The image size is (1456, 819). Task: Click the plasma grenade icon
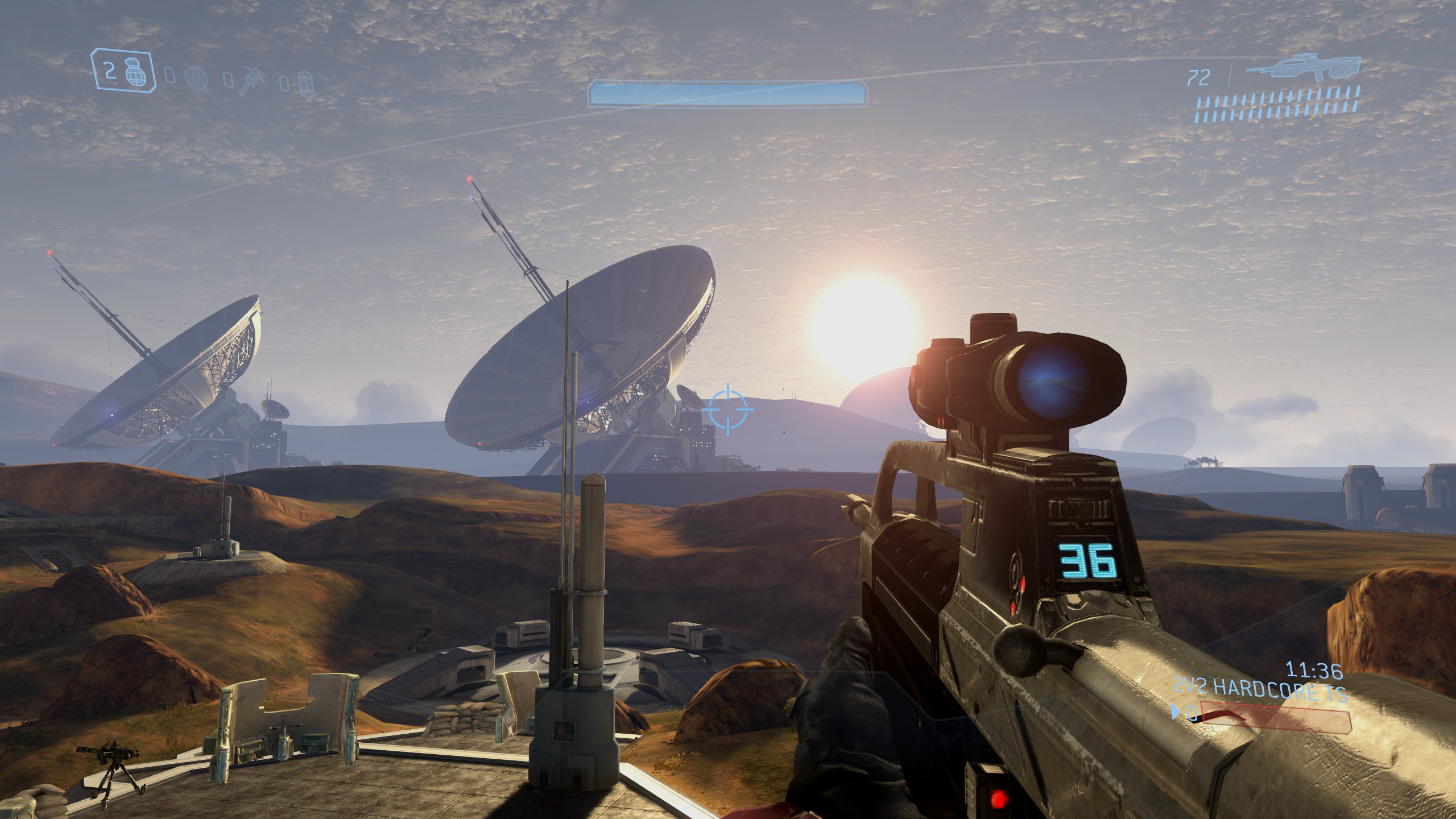196,78
